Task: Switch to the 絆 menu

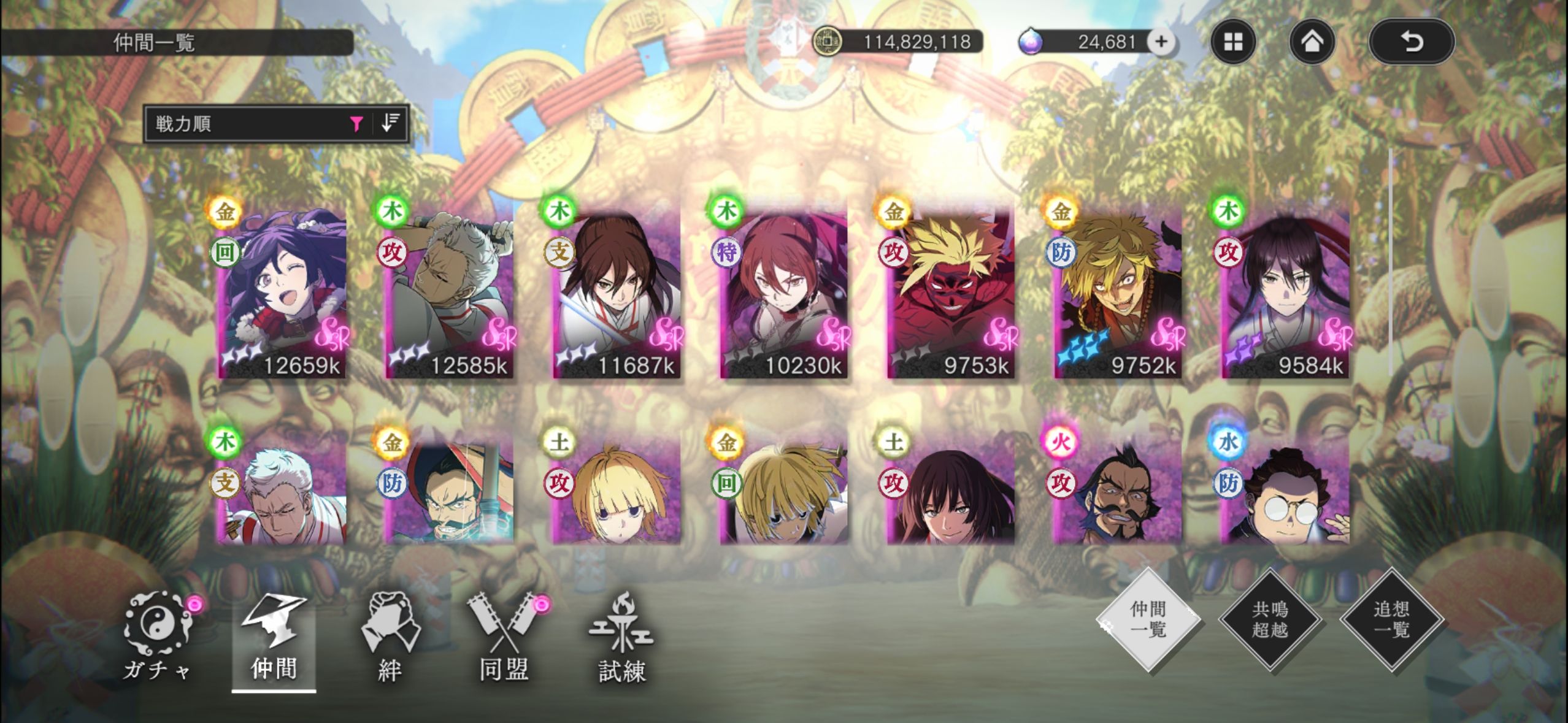Action: pos(390,638)
